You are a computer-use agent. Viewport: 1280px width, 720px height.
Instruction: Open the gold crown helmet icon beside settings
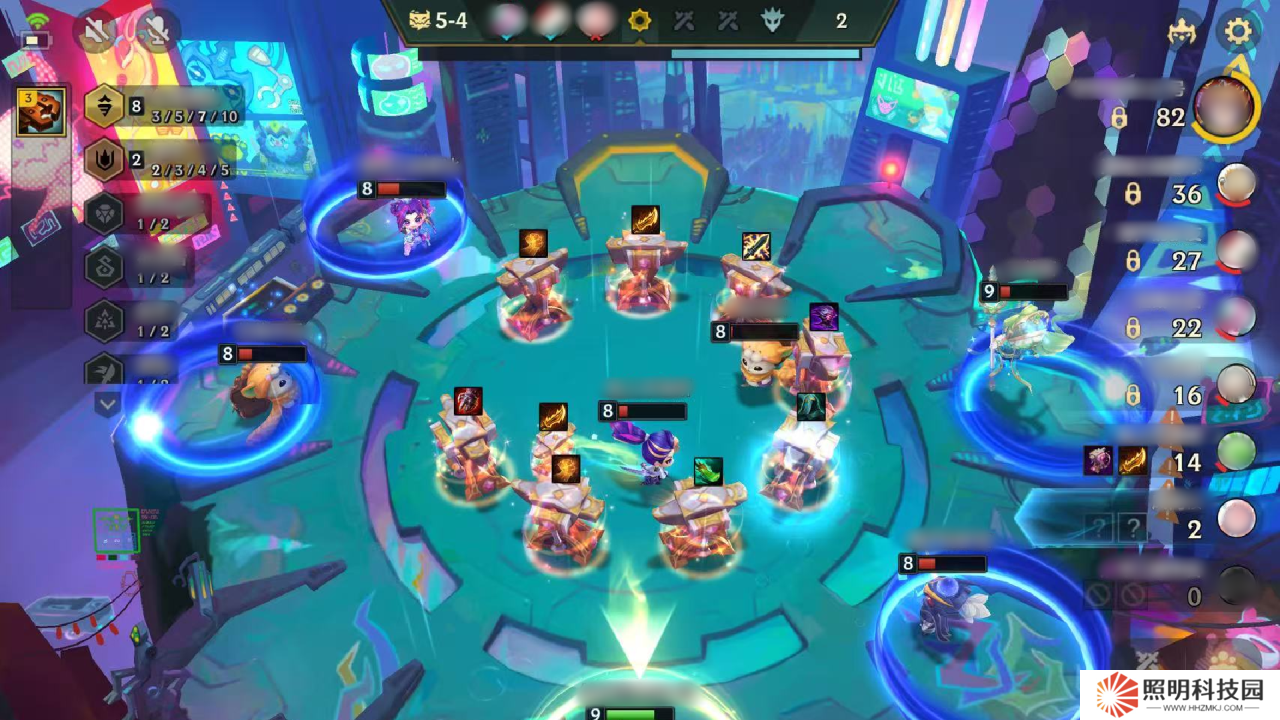(x=1183, y=32)
